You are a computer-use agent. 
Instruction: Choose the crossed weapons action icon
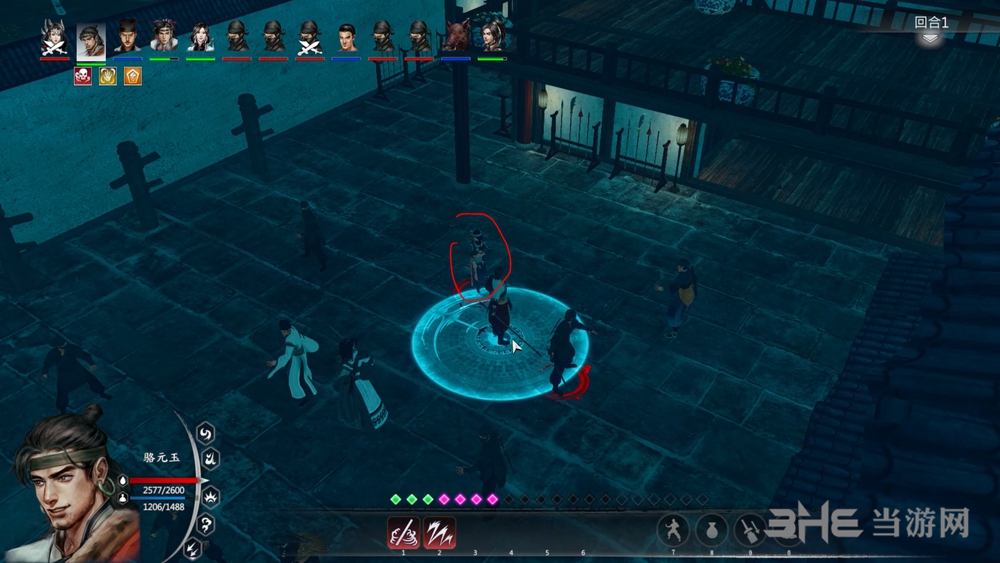pyautogui.click(x=748, y=529)
